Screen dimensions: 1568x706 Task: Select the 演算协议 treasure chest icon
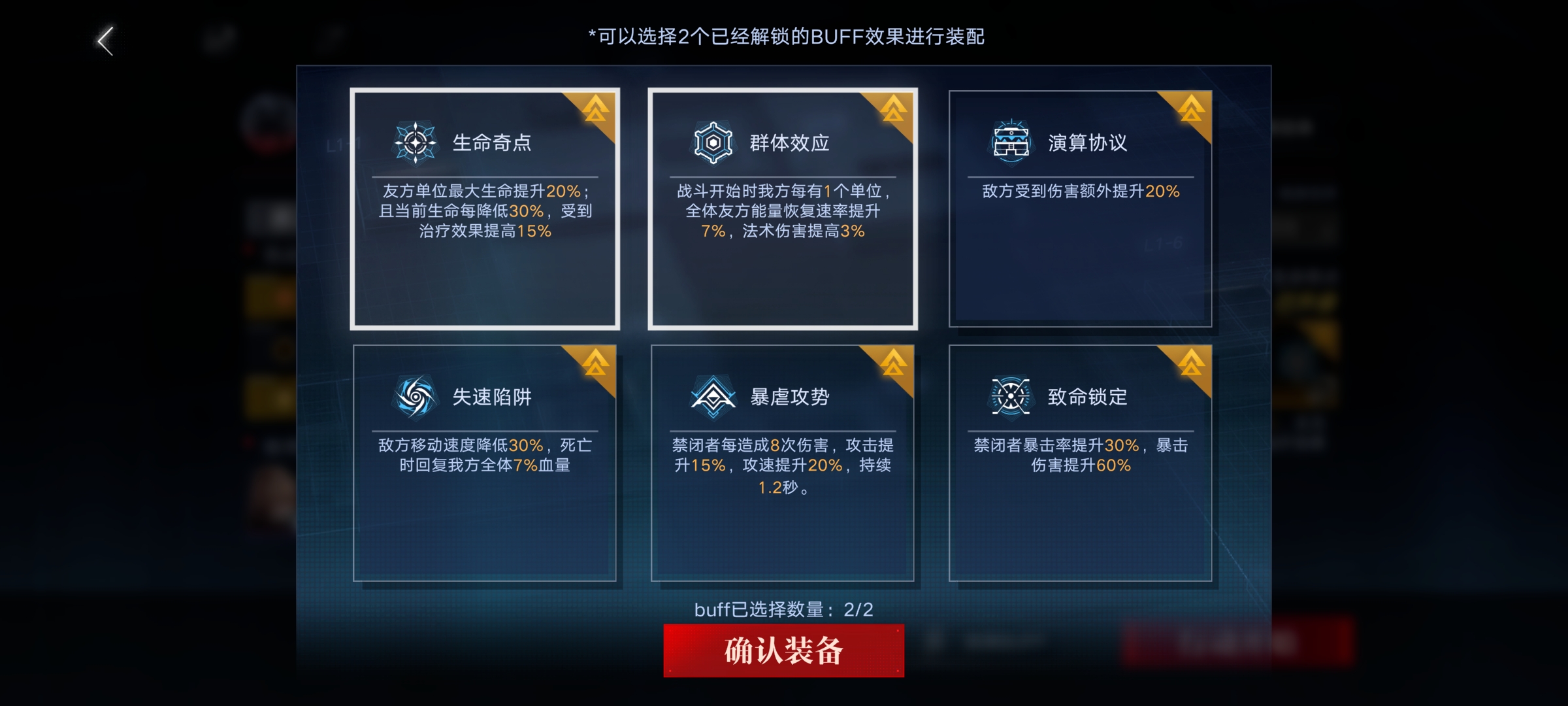click(x=1011, y=143)
